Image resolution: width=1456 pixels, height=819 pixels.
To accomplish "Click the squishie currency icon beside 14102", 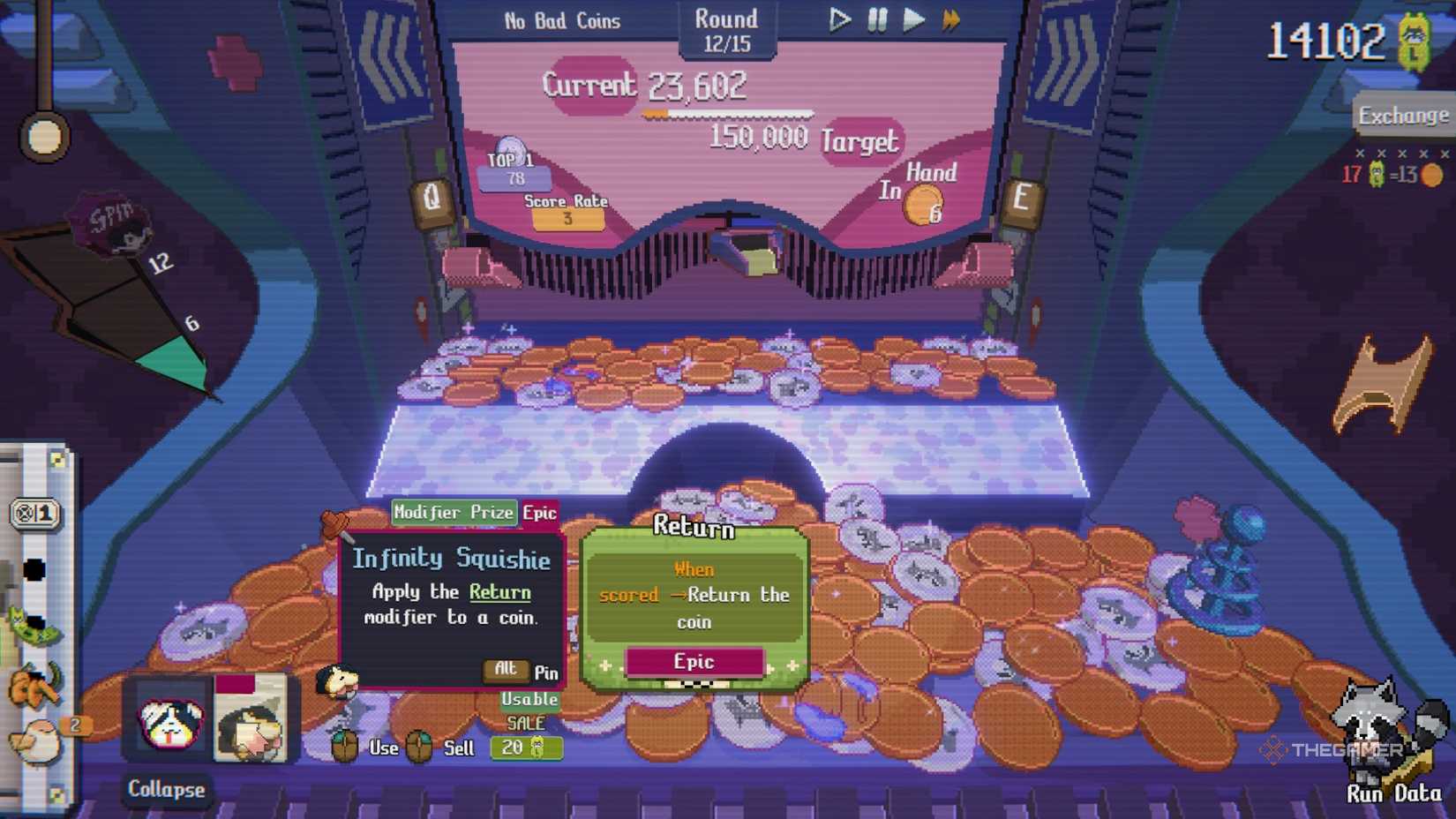I will [1415, 41].
